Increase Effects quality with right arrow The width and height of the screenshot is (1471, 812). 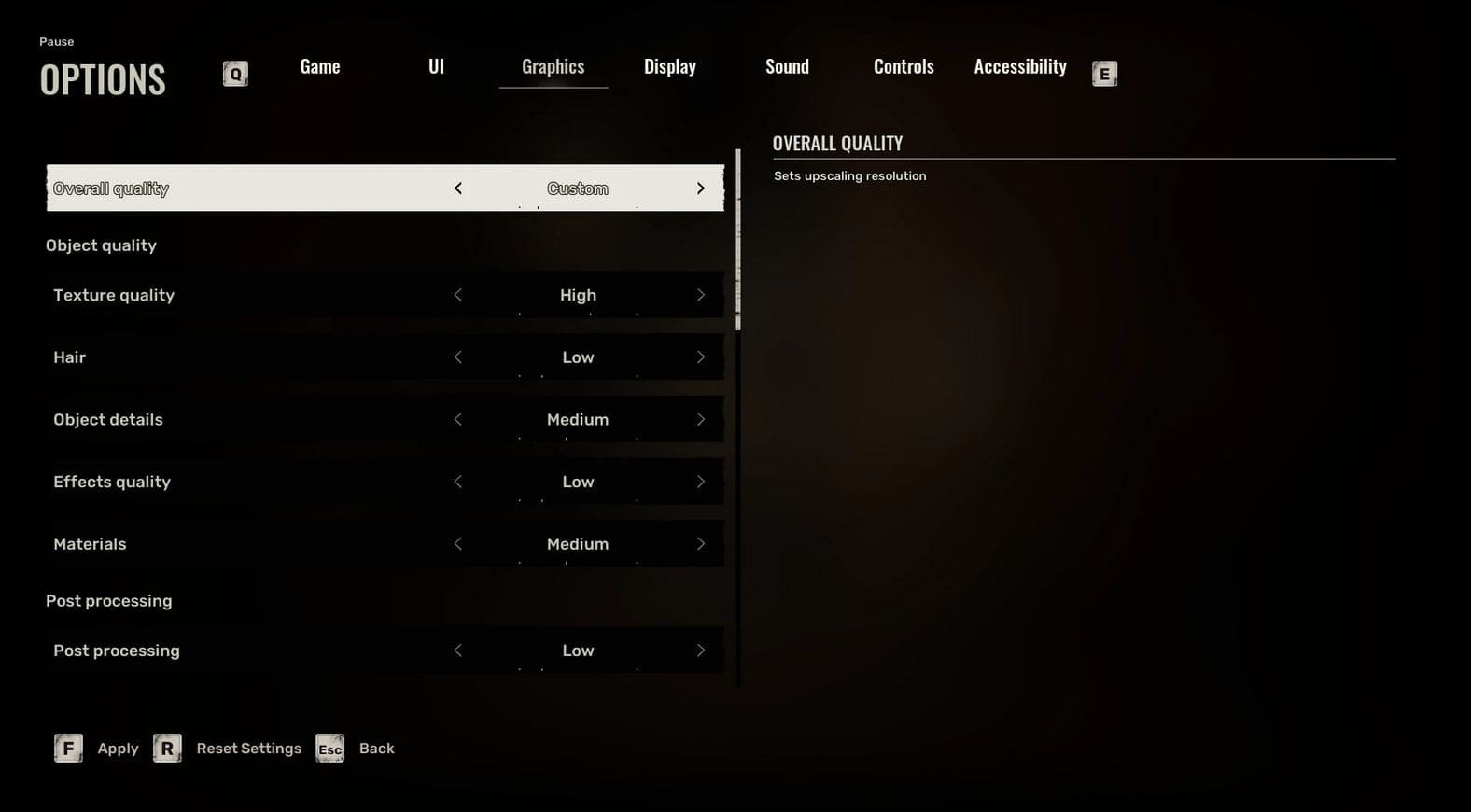point(701,482)
